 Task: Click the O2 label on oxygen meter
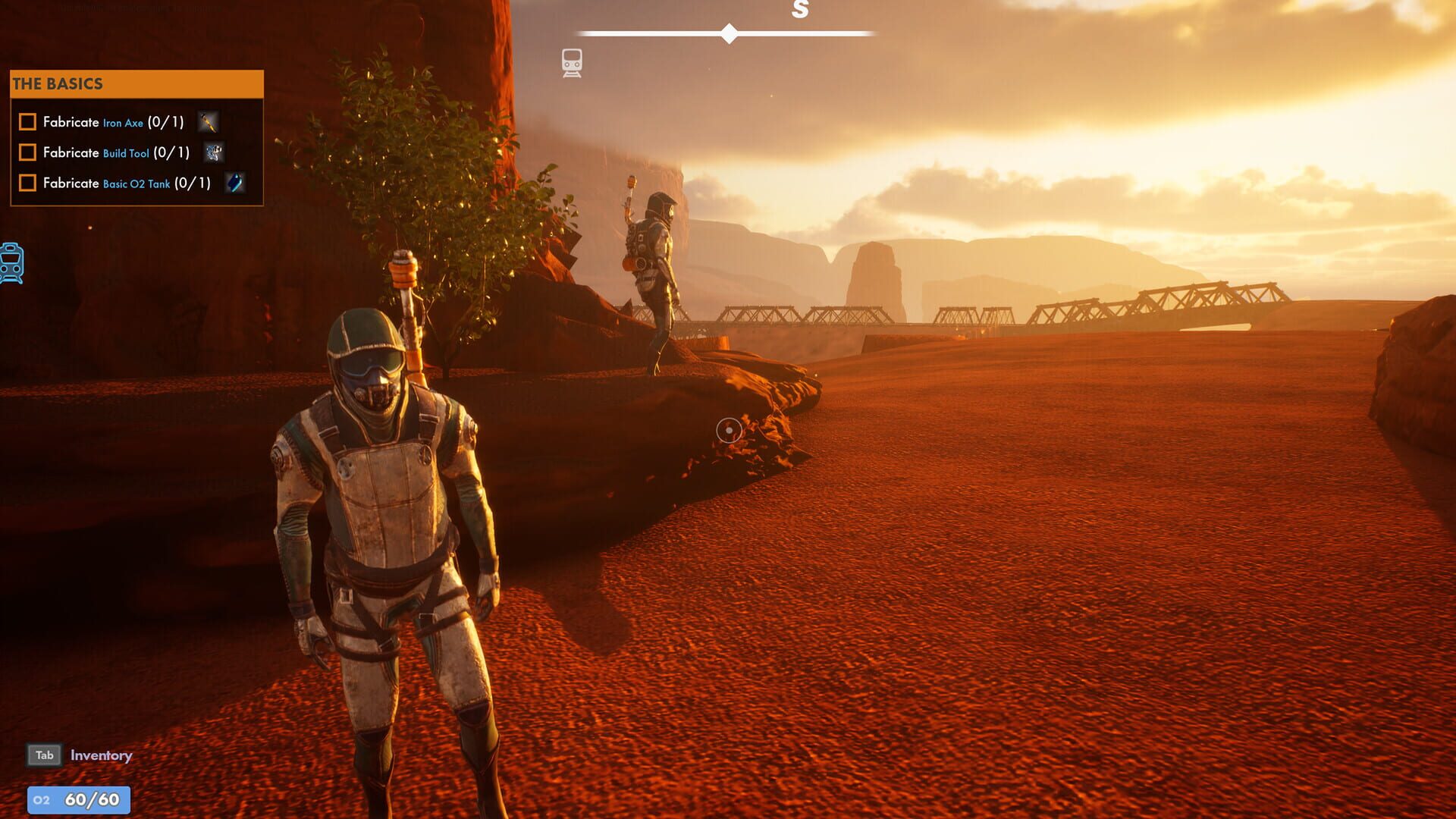coord(43,799)
